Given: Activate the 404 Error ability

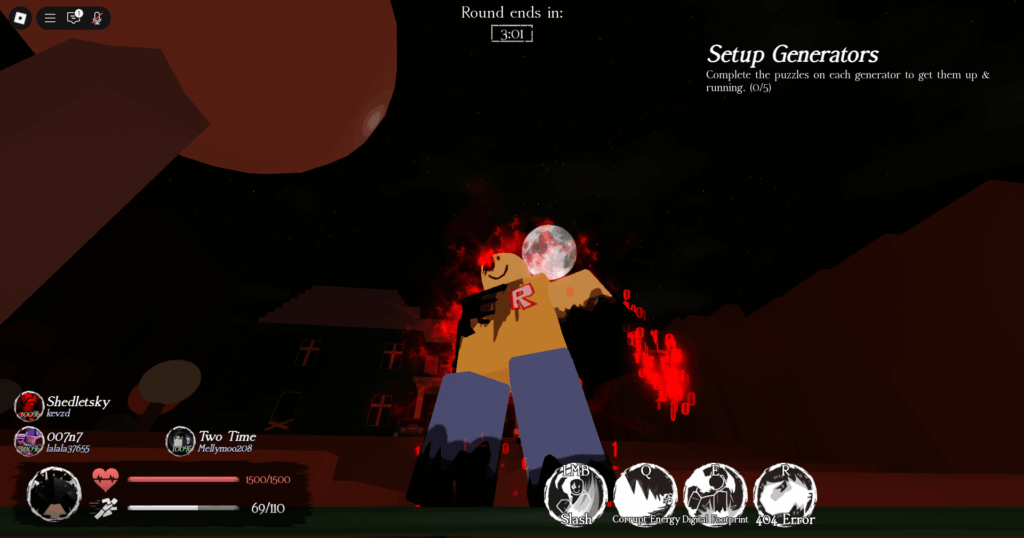Looking at the screenshot, I should point(785,494).
